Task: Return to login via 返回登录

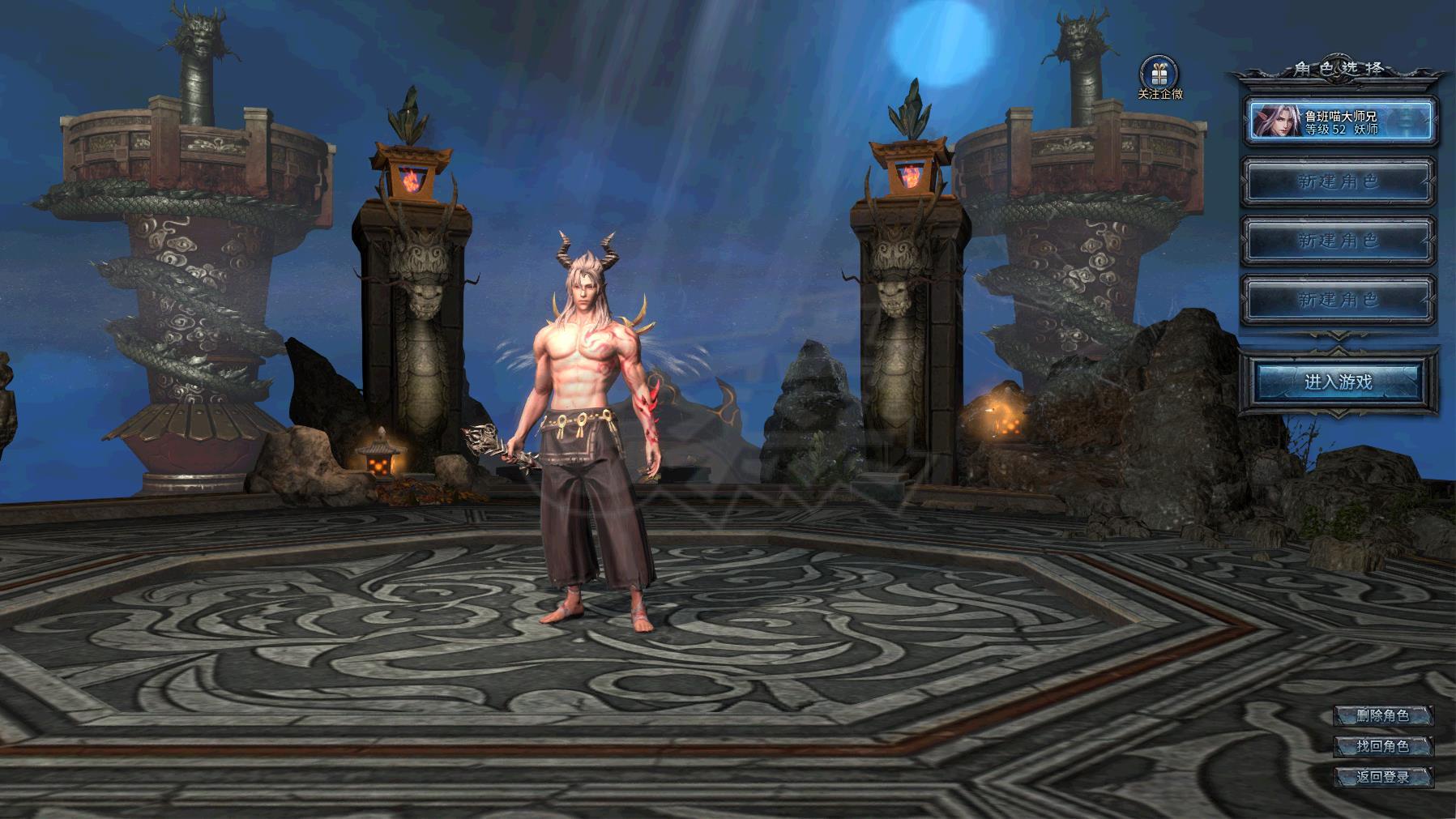Action: tap(1383, 777)
